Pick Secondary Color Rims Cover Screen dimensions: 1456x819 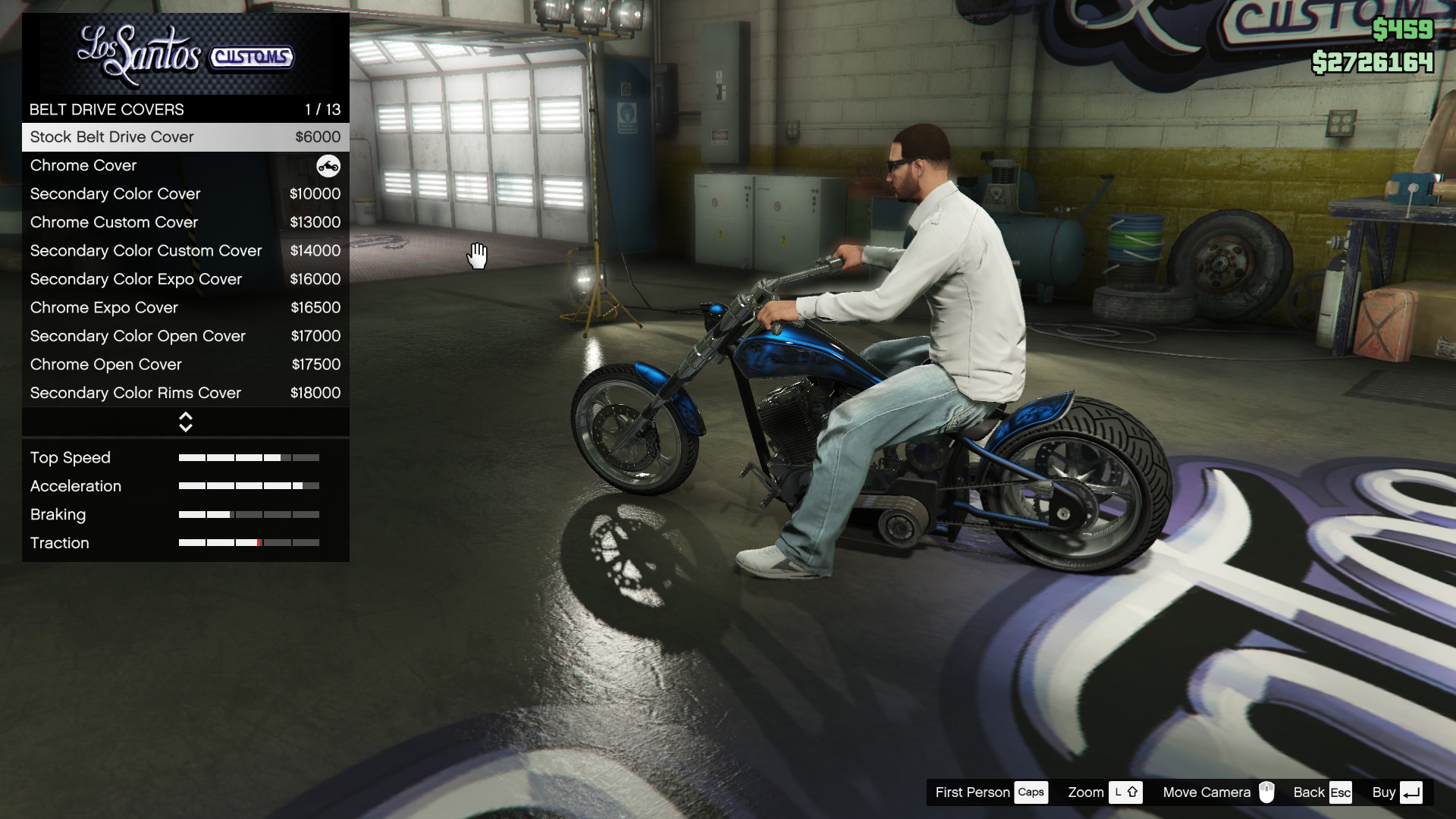185,393
